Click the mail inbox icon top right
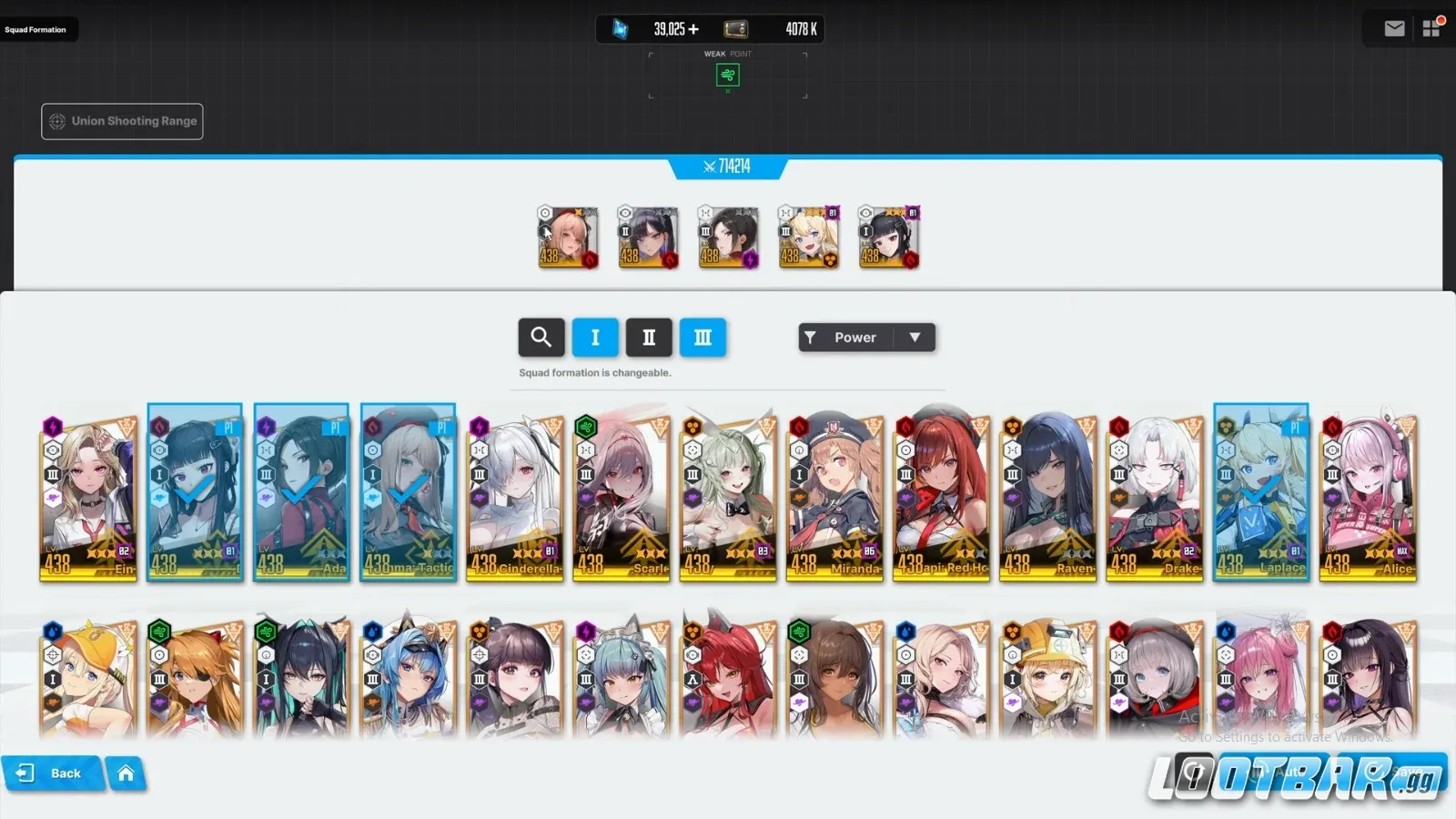This screenshot has width=1456, height=819. click(1393, 28)
